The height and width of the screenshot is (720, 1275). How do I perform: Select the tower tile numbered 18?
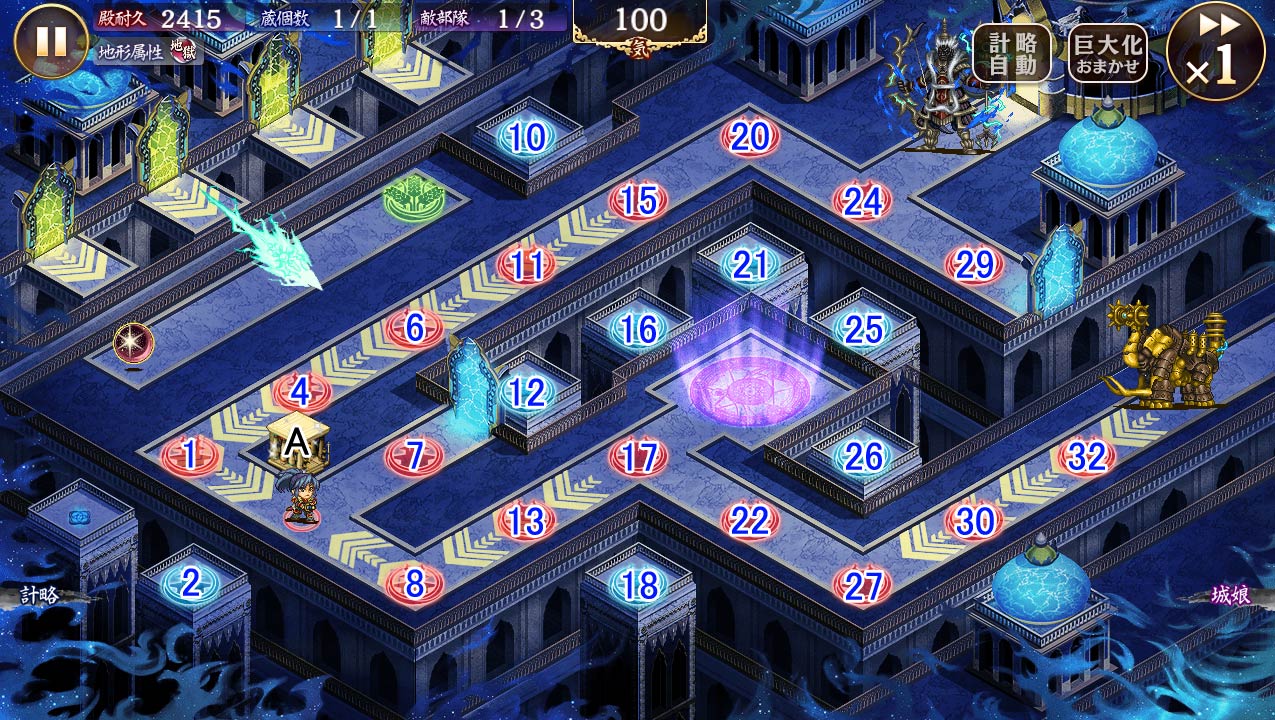(638, 585)
